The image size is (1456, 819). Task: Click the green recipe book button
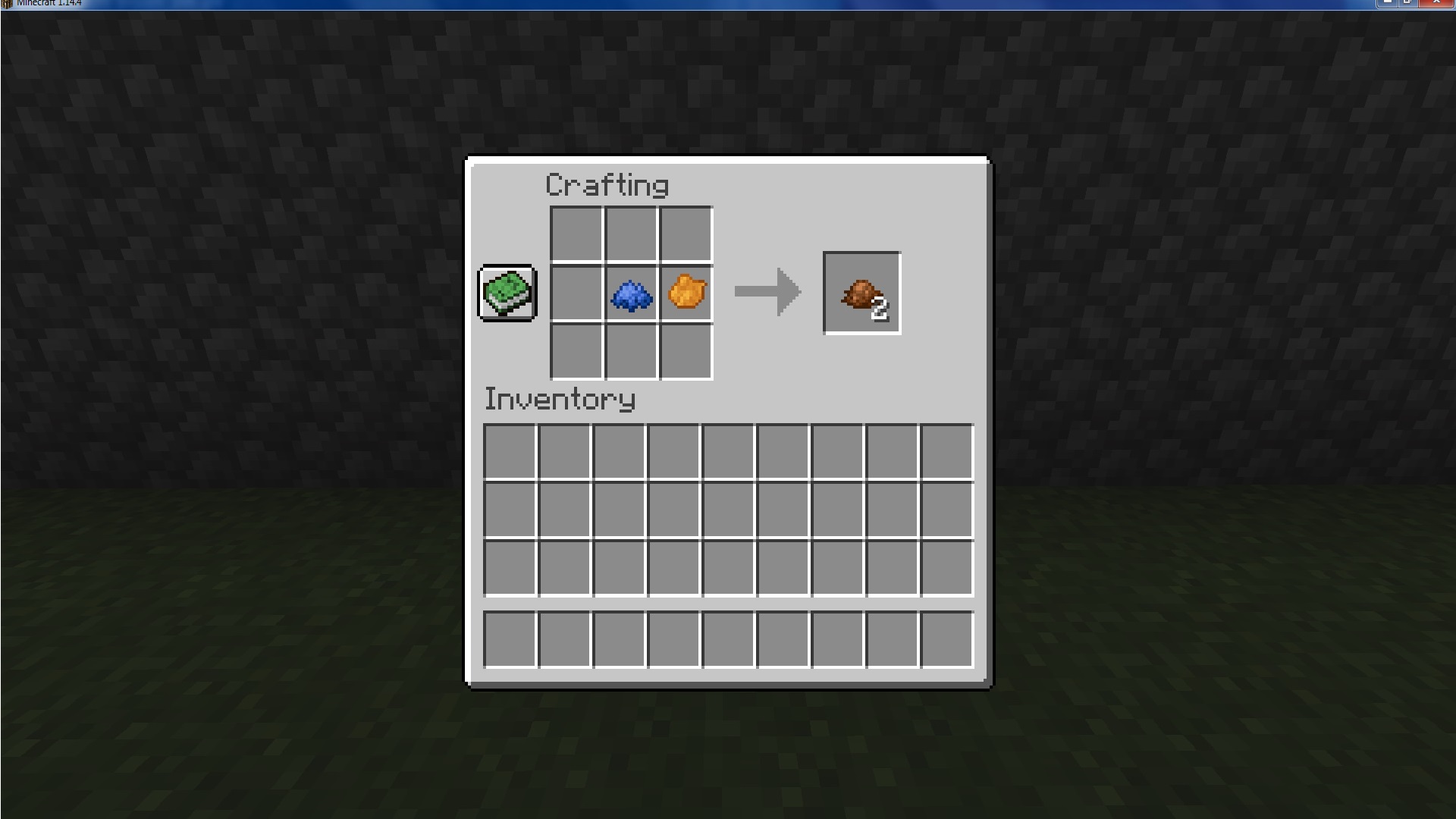(x=505, y=294)
